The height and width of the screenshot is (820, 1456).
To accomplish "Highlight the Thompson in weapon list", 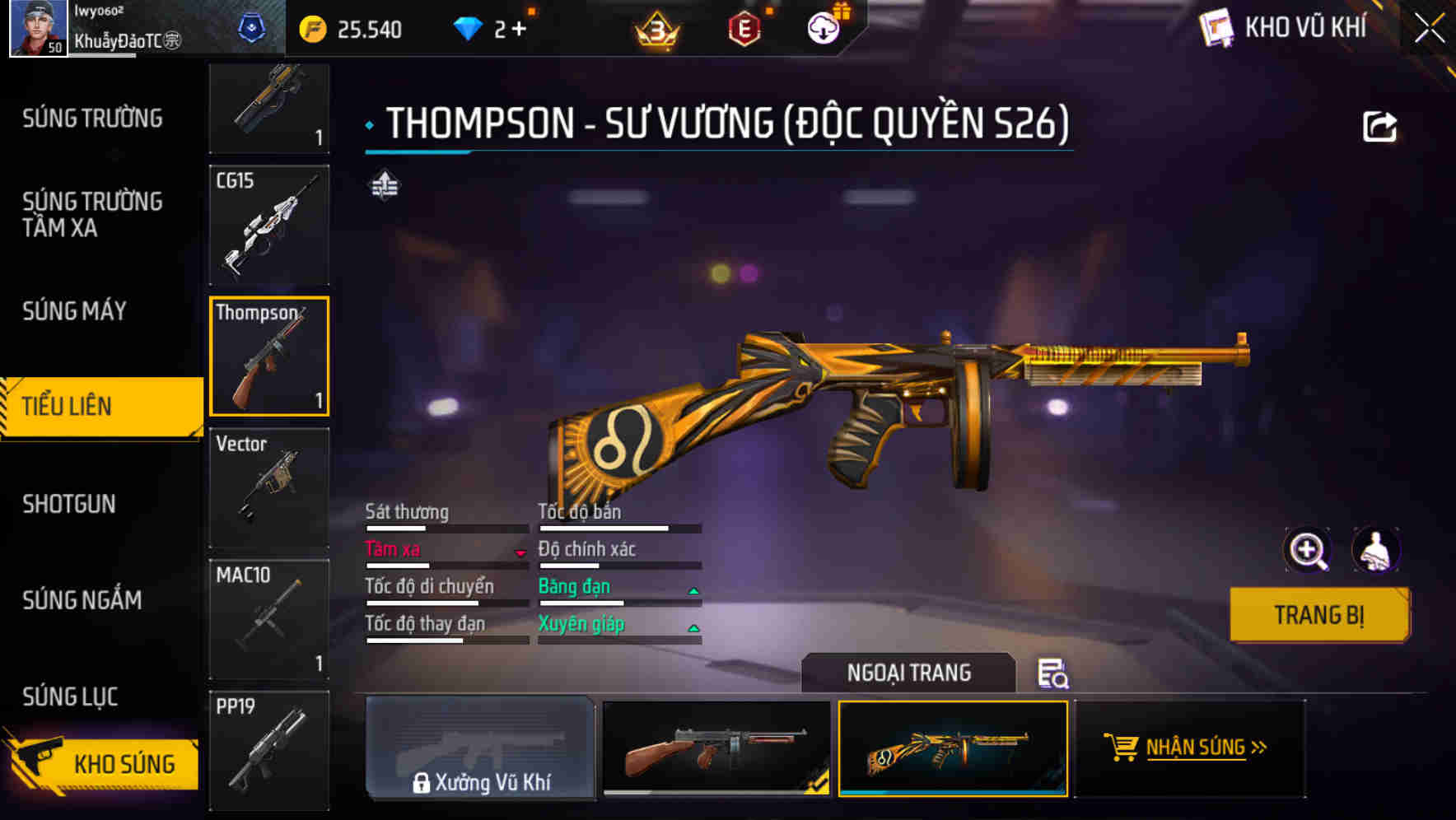I will (269, 356).
